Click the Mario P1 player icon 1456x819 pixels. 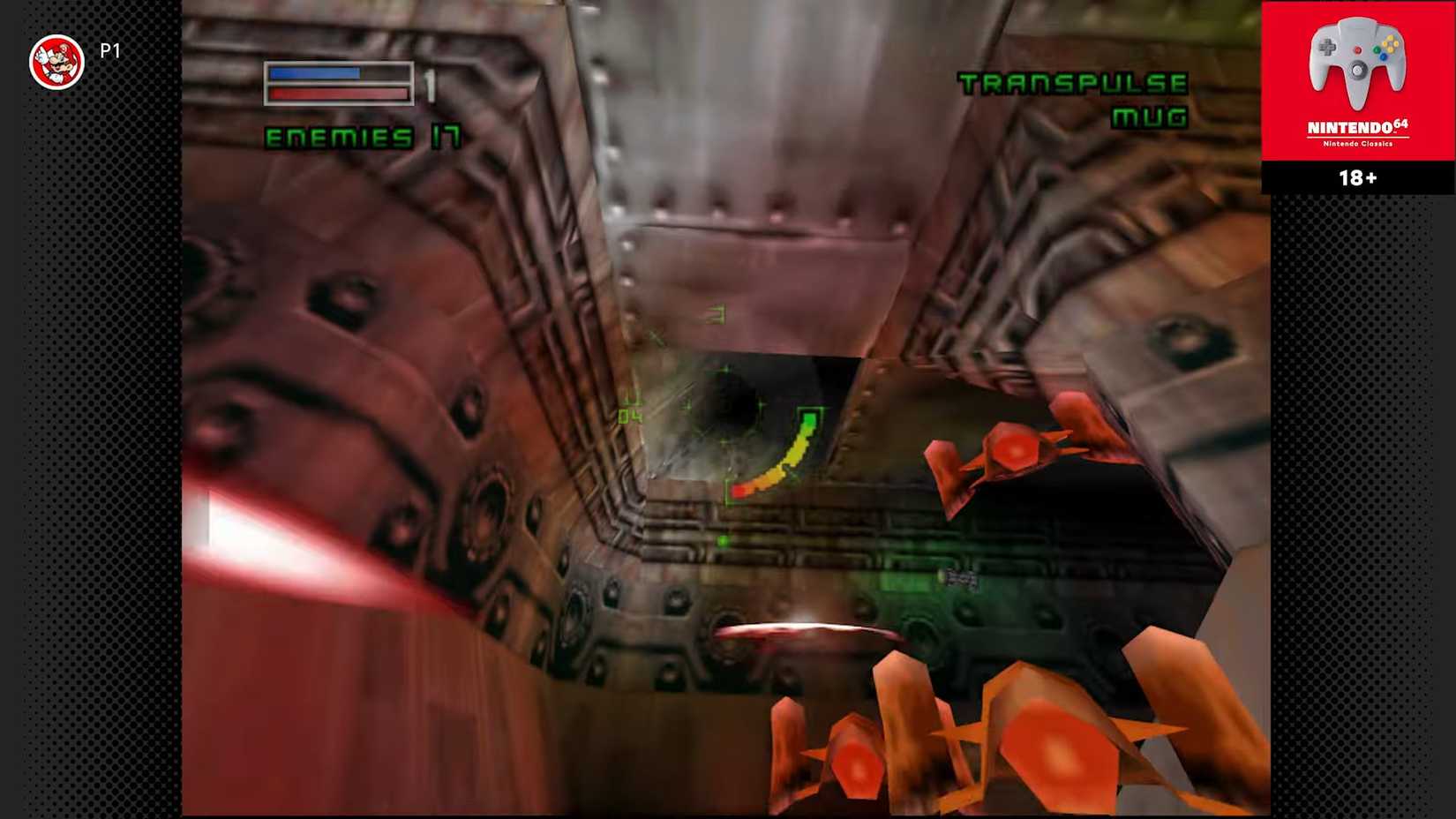click(57, 53)
